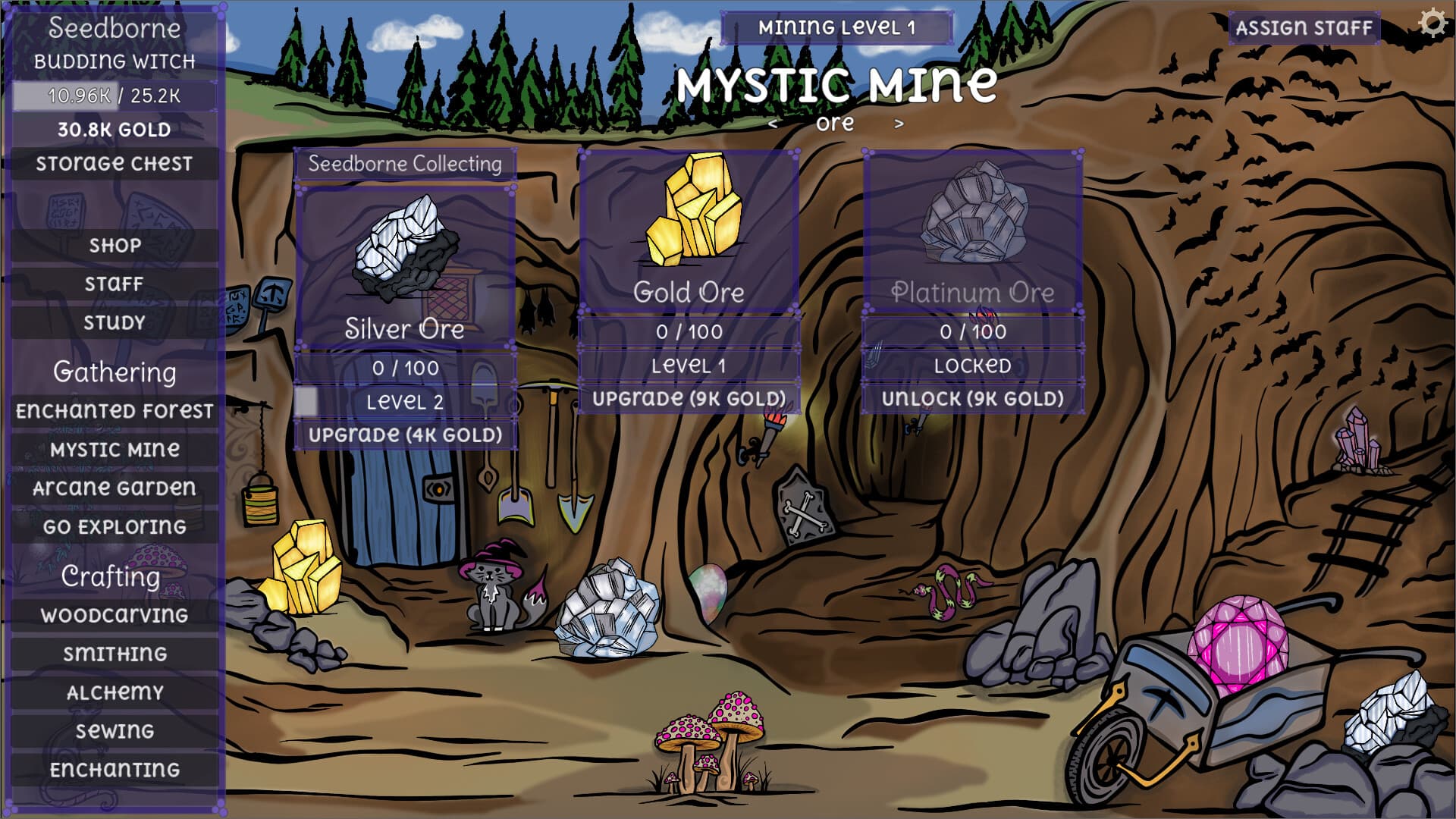The width and height of the screenshot is (1456, 819).
Task: Open the Assign Staff panel
Action: point(1303,29)
